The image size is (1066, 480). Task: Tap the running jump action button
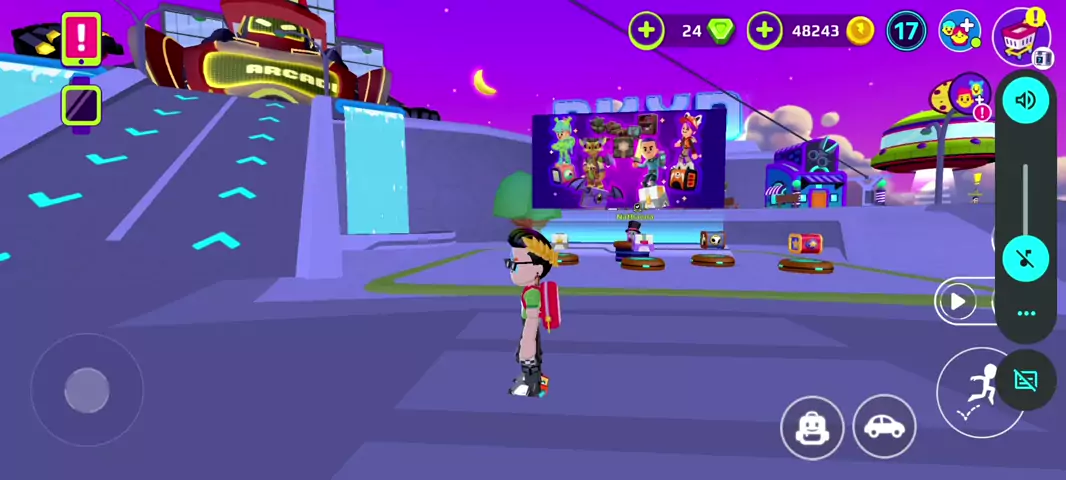point(978,392)
